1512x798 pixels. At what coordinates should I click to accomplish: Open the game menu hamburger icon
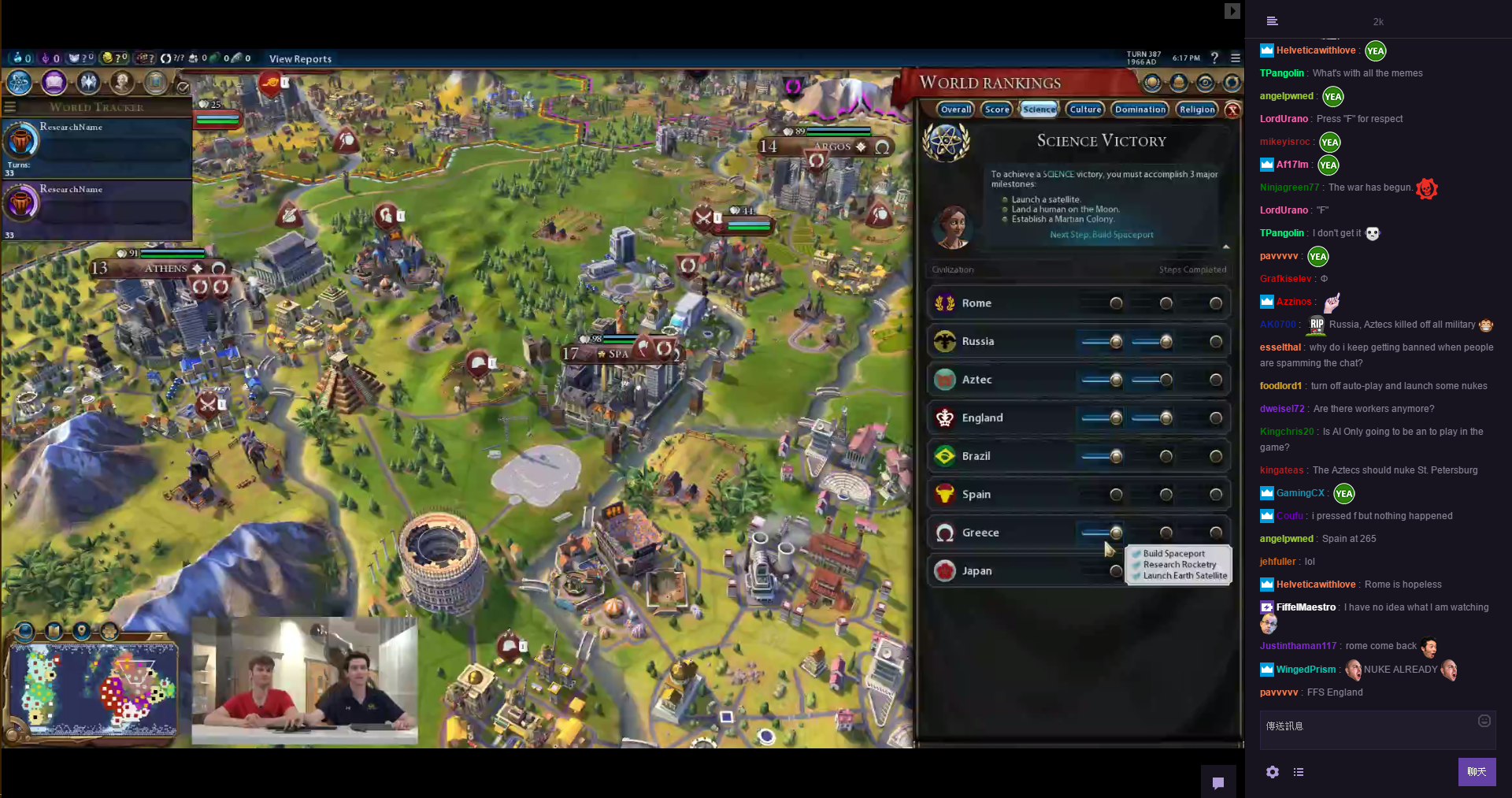pyautogui.click(x=1236, y=58)
